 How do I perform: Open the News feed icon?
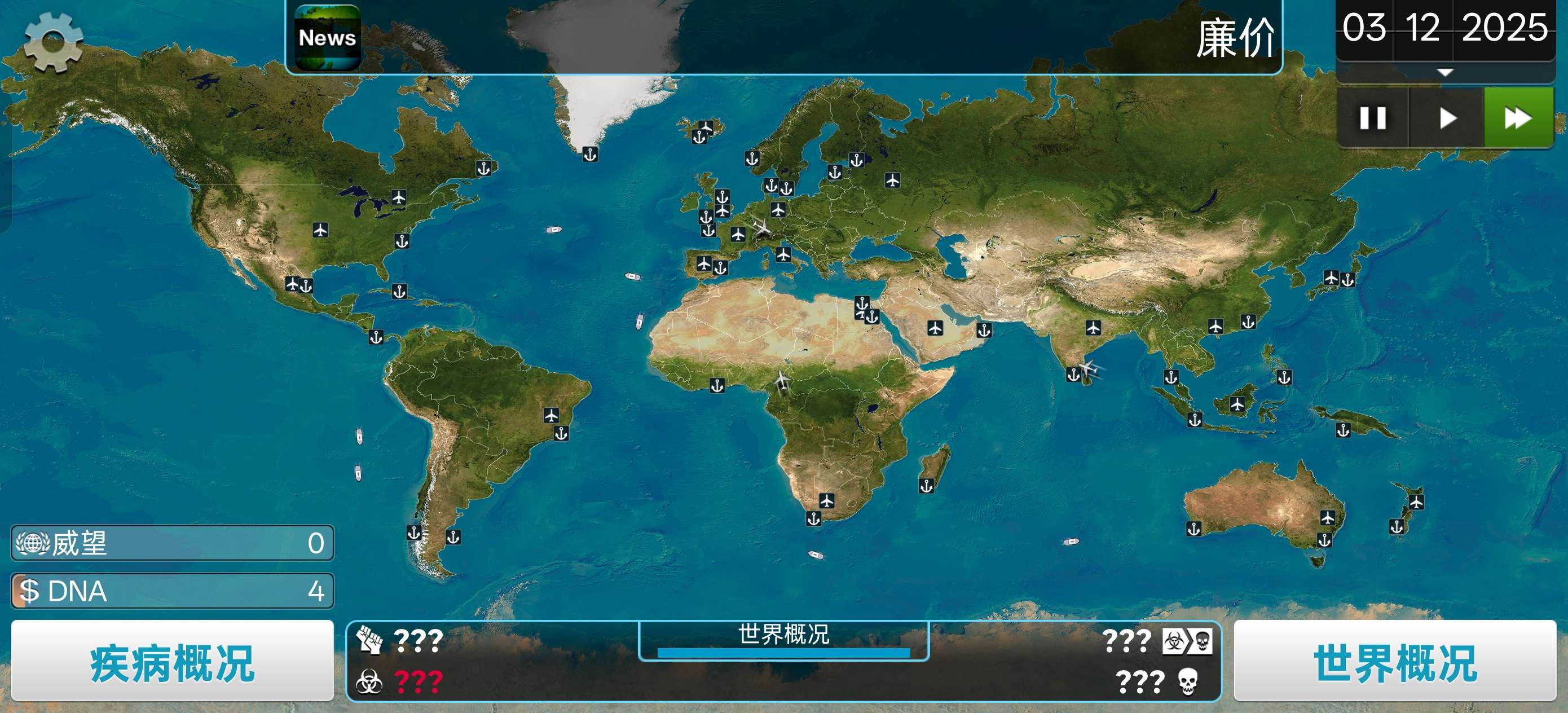(328, 38)
